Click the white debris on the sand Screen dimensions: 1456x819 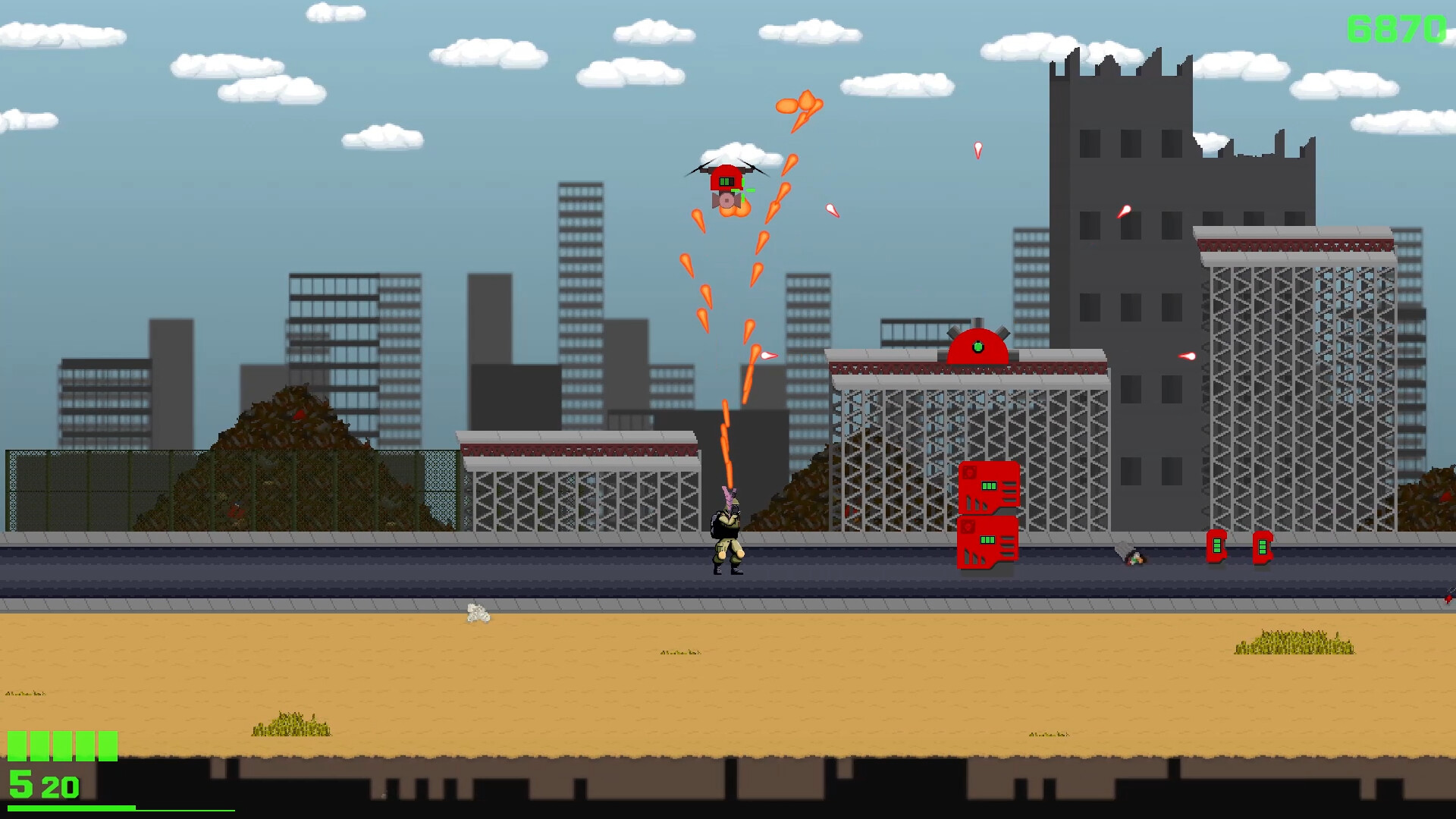coord(477,614)
